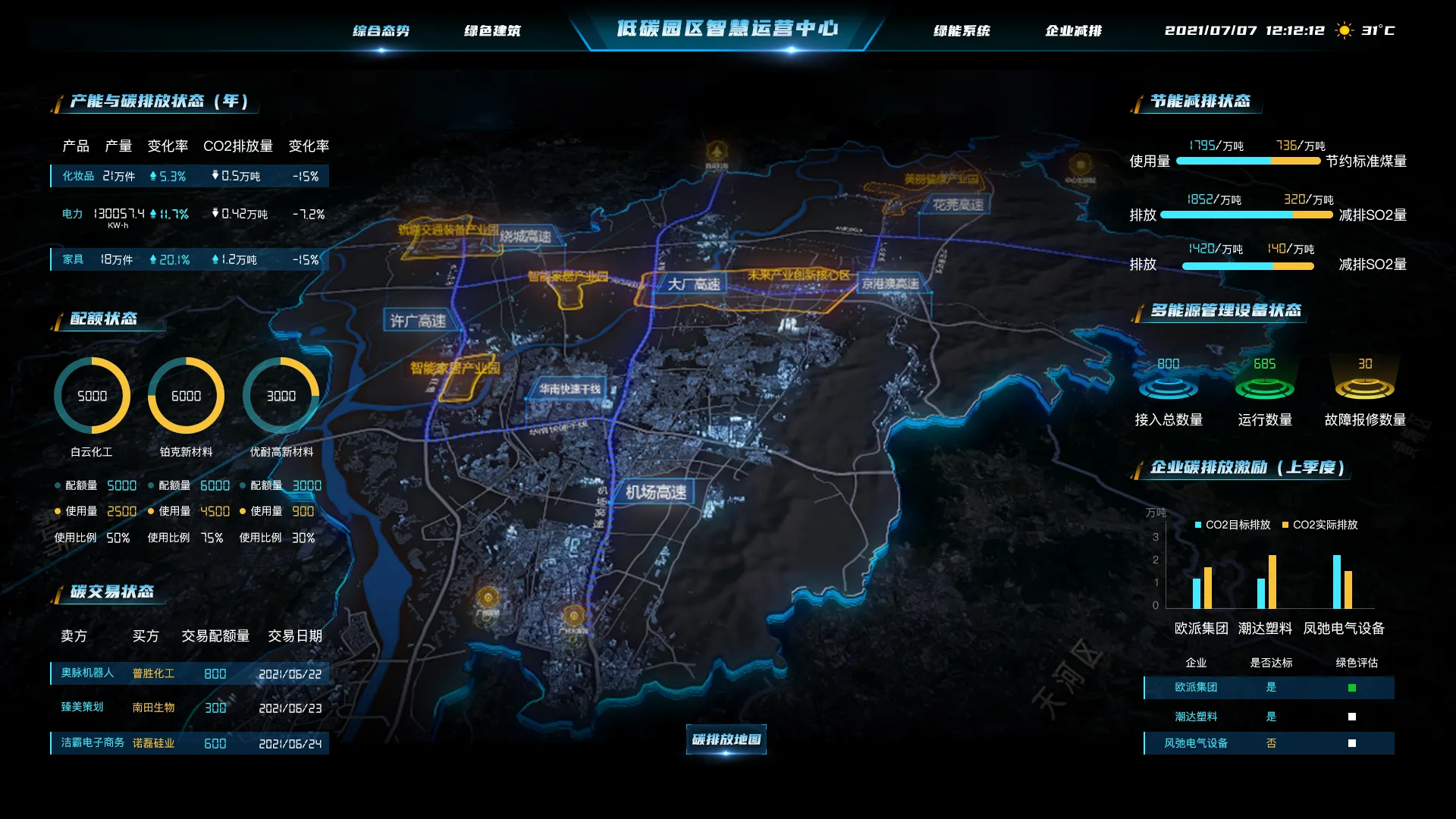This screenshot has height=819, width=1456.
Task: Open the 企业减排 navigation tab
Action: [1075, 31]
